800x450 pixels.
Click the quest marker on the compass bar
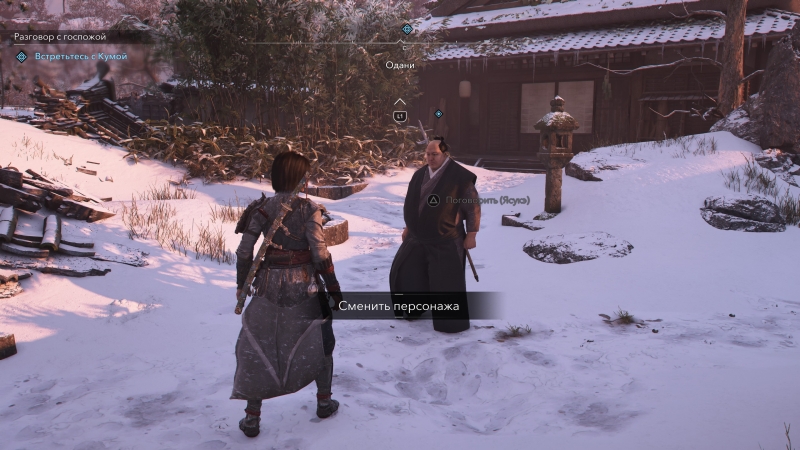(x=406, y=29)
